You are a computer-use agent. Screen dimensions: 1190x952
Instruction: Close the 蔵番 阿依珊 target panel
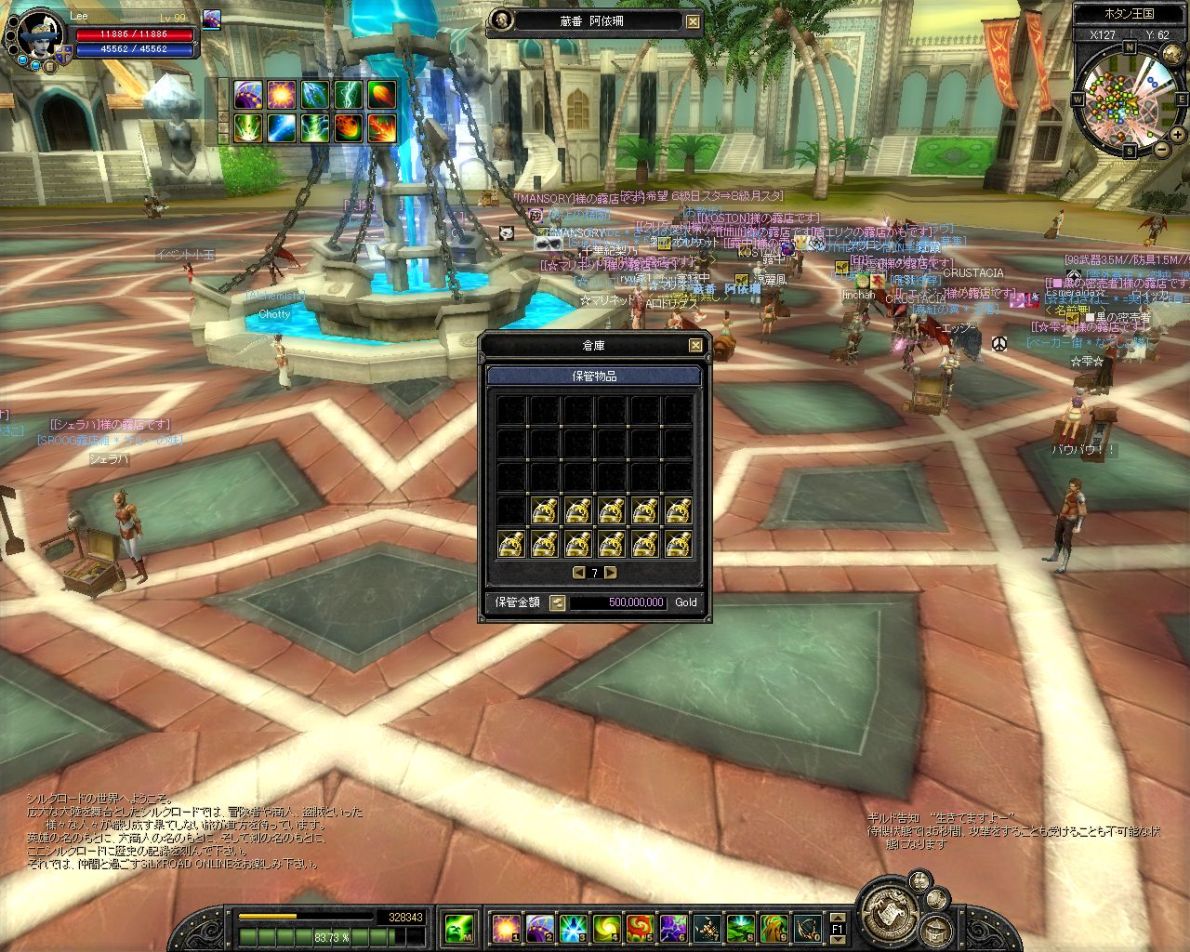click(693, 21)
